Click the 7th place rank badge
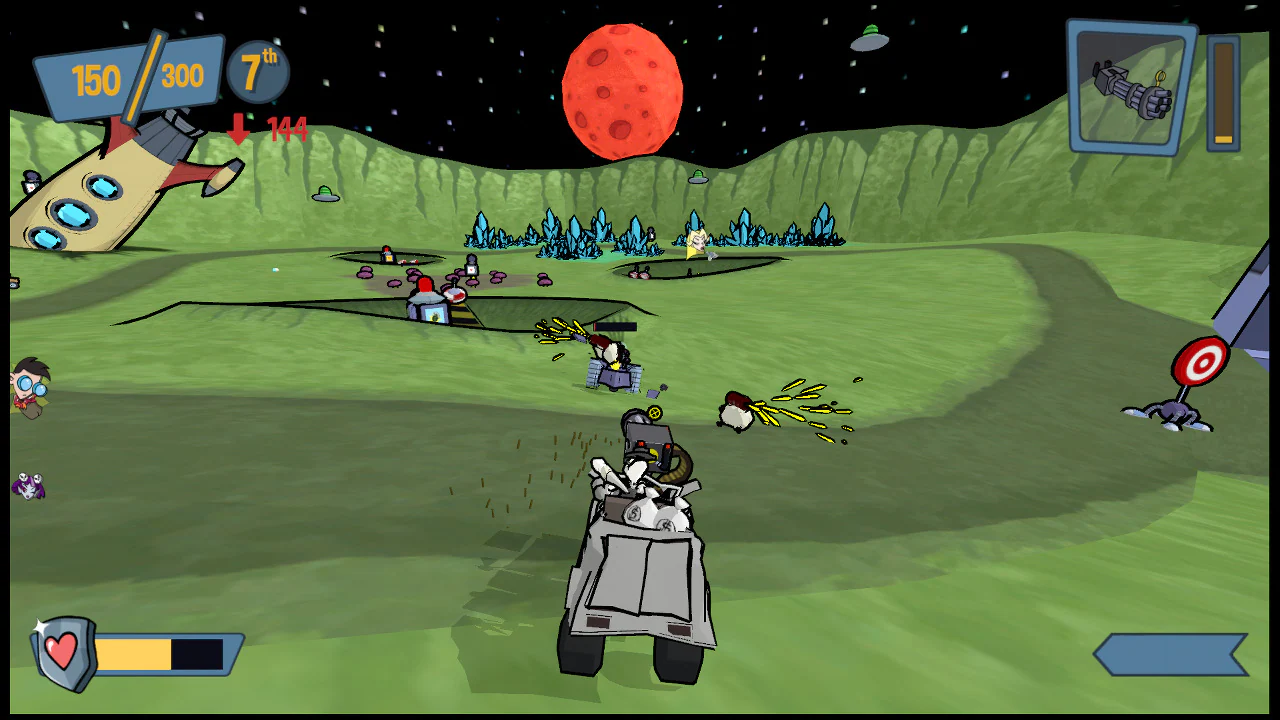Screen dimensions: 1280x720 click(256, 72)
